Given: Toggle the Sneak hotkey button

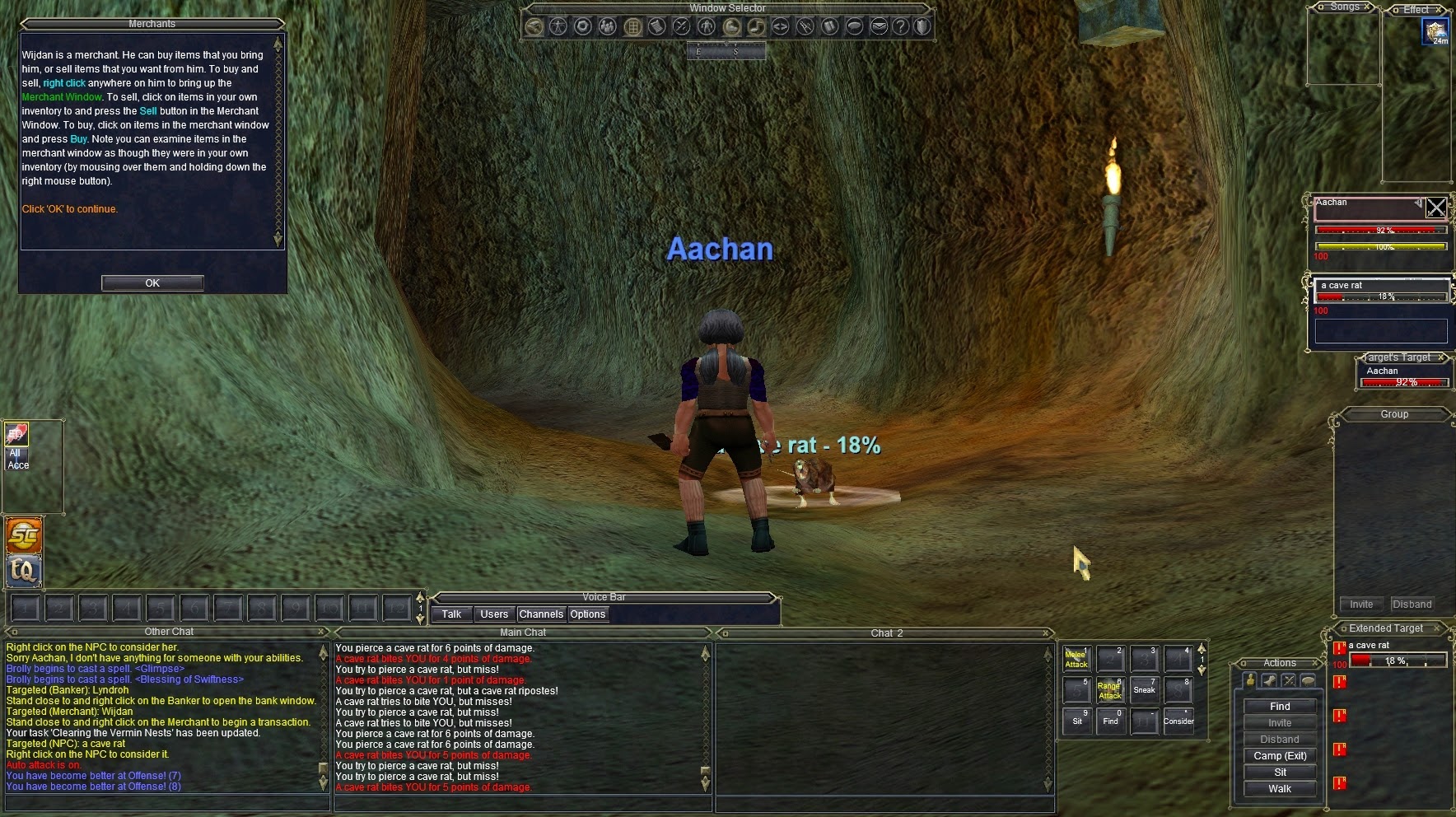Looking at the screenshot, I should (x=1144, y=690).
